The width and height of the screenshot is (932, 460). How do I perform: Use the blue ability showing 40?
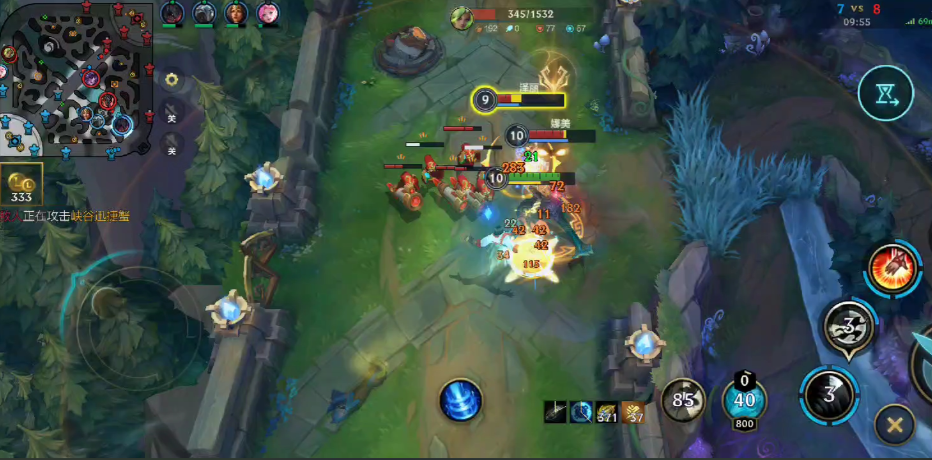point(744,403)
